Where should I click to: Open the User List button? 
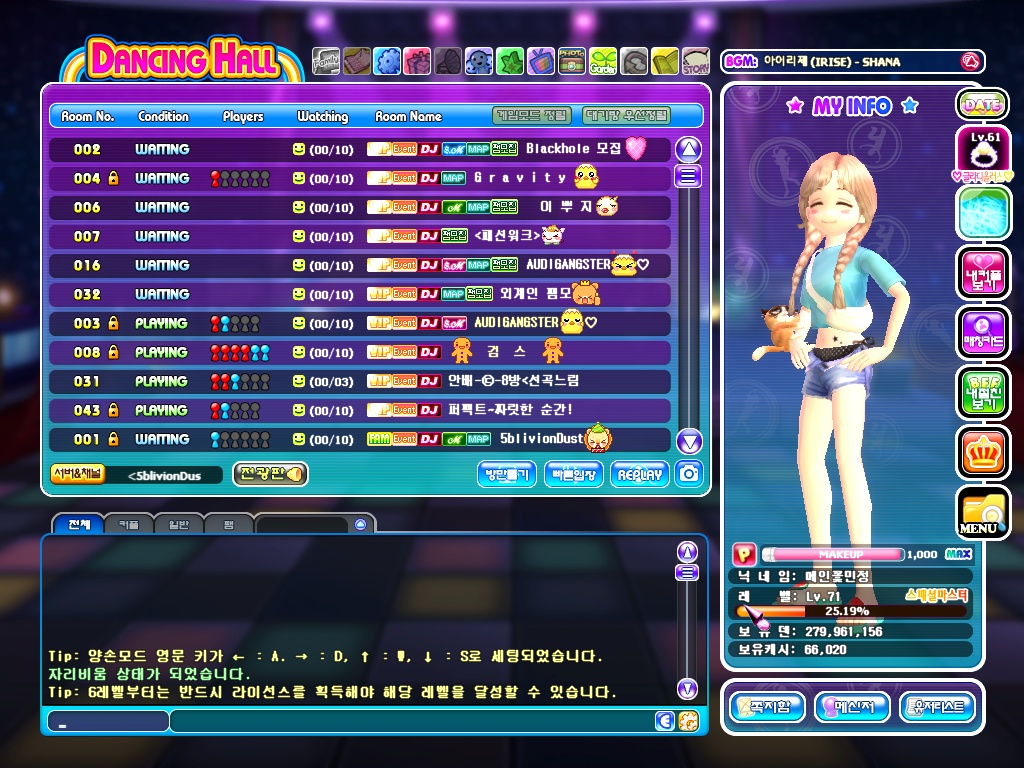point(937,708)
